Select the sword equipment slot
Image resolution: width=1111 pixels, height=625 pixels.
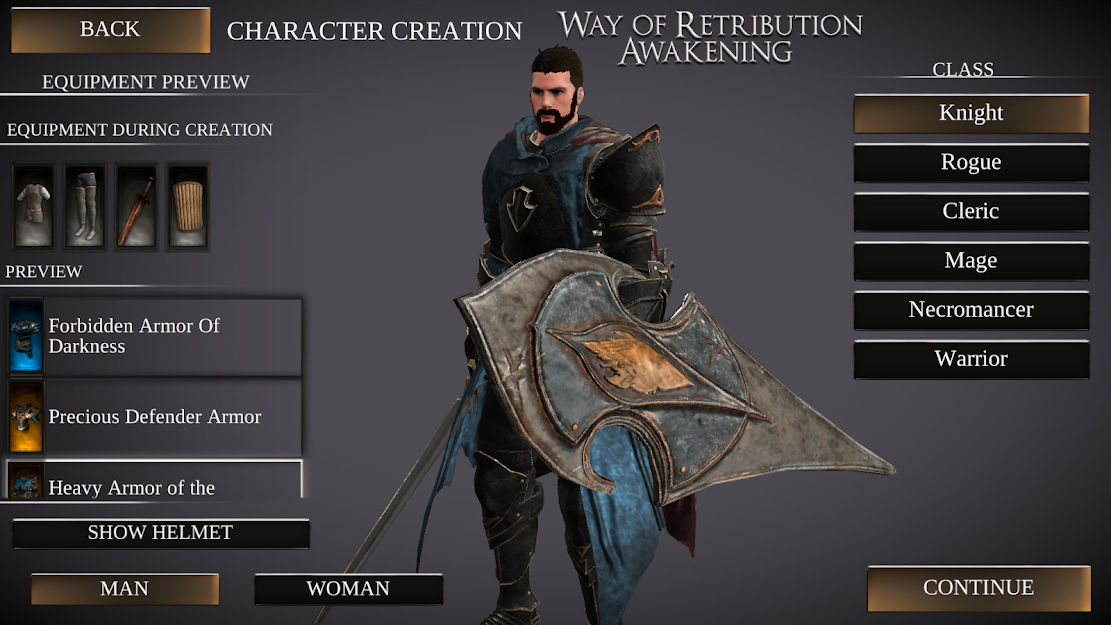point(136,206)
